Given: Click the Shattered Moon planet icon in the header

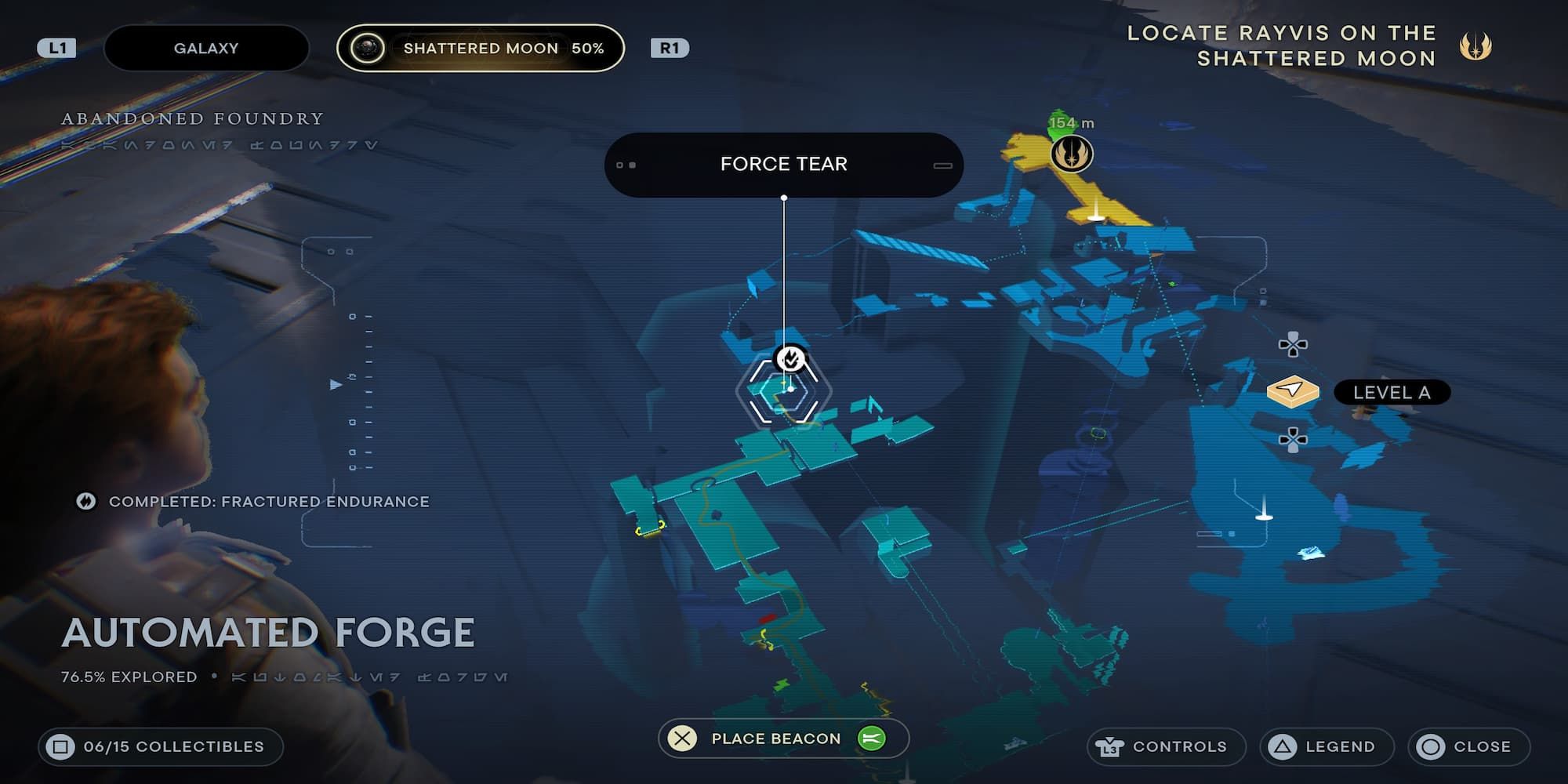Looking at the screenshot, I should coord(365,48).
